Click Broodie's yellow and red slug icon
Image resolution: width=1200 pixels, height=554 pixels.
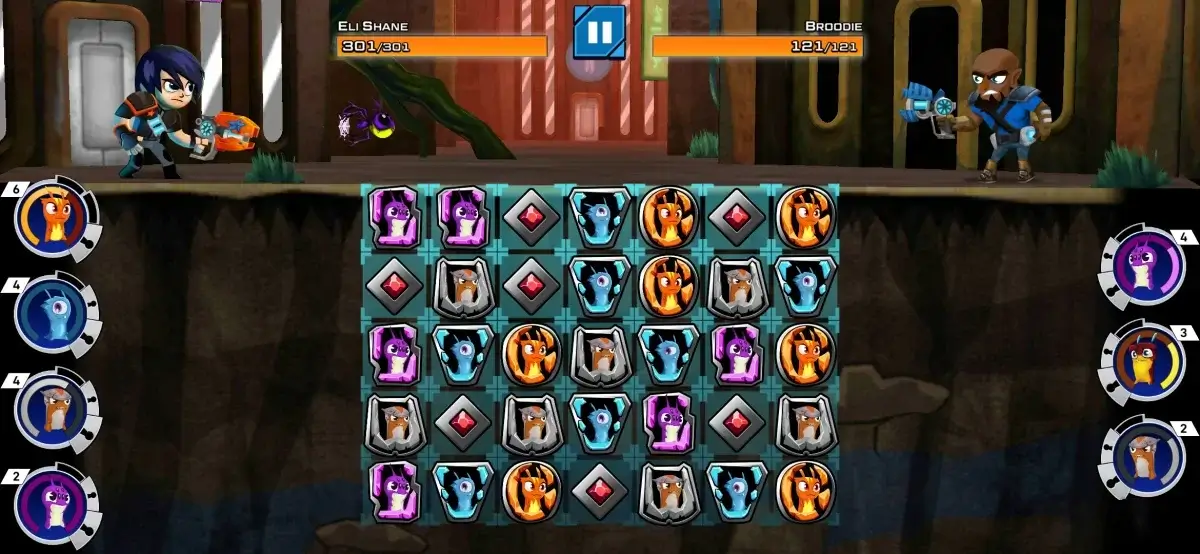point(1143,362)
